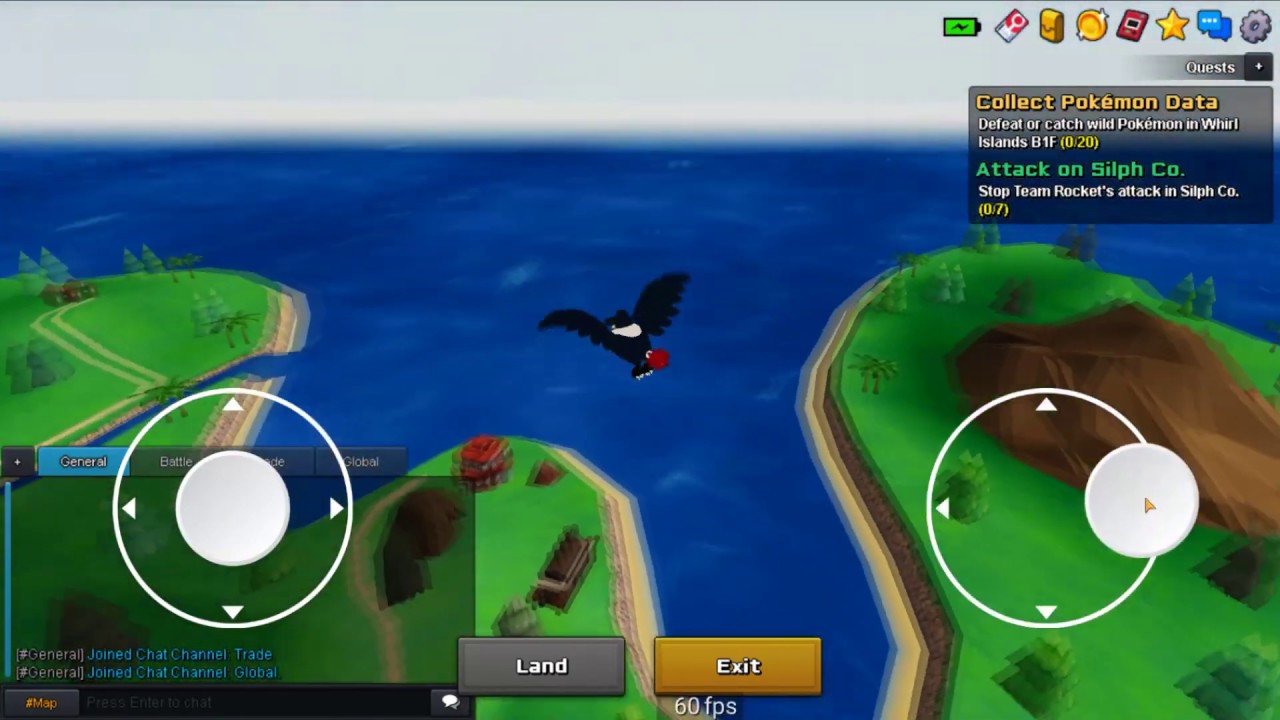The height and width of the screenshot is (720, 1280).
Task: Switch to the General chat tab
Action: click(83, 461)
